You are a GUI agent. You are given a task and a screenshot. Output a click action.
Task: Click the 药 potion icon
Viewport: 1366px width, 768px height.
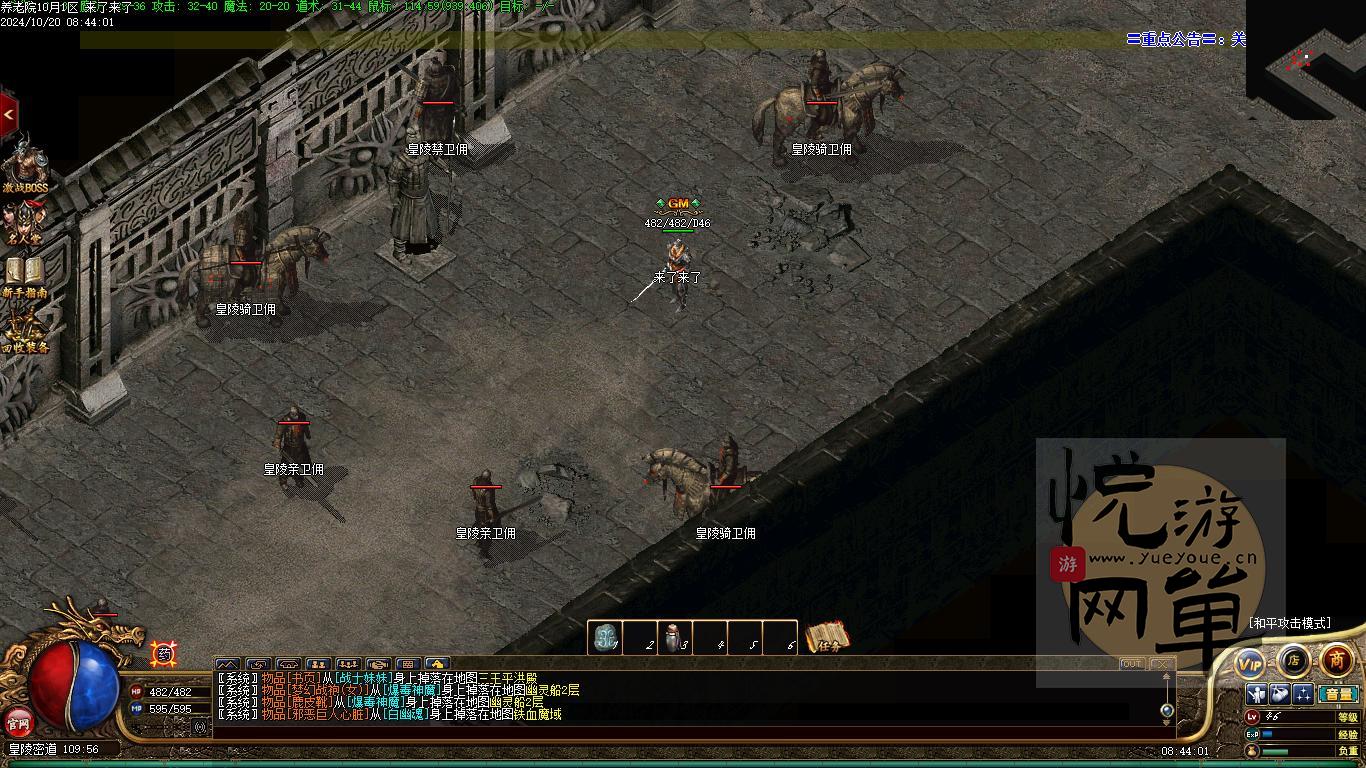(164, 654)
